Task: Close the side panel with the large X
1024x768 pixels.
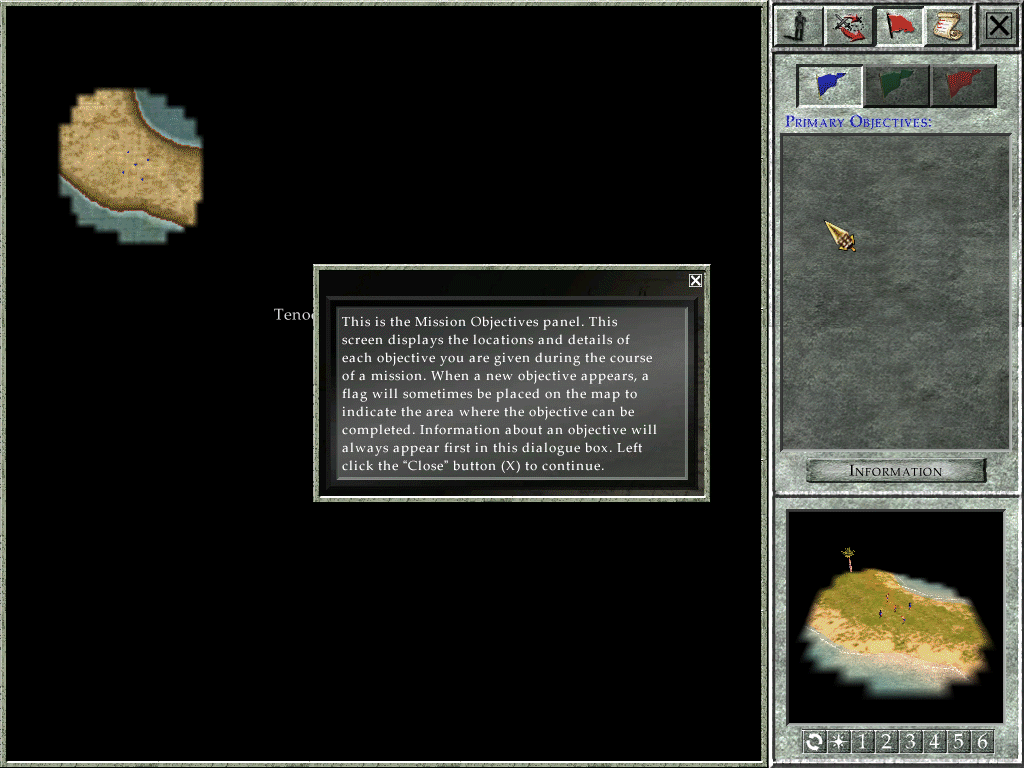Action: (999, 27)
